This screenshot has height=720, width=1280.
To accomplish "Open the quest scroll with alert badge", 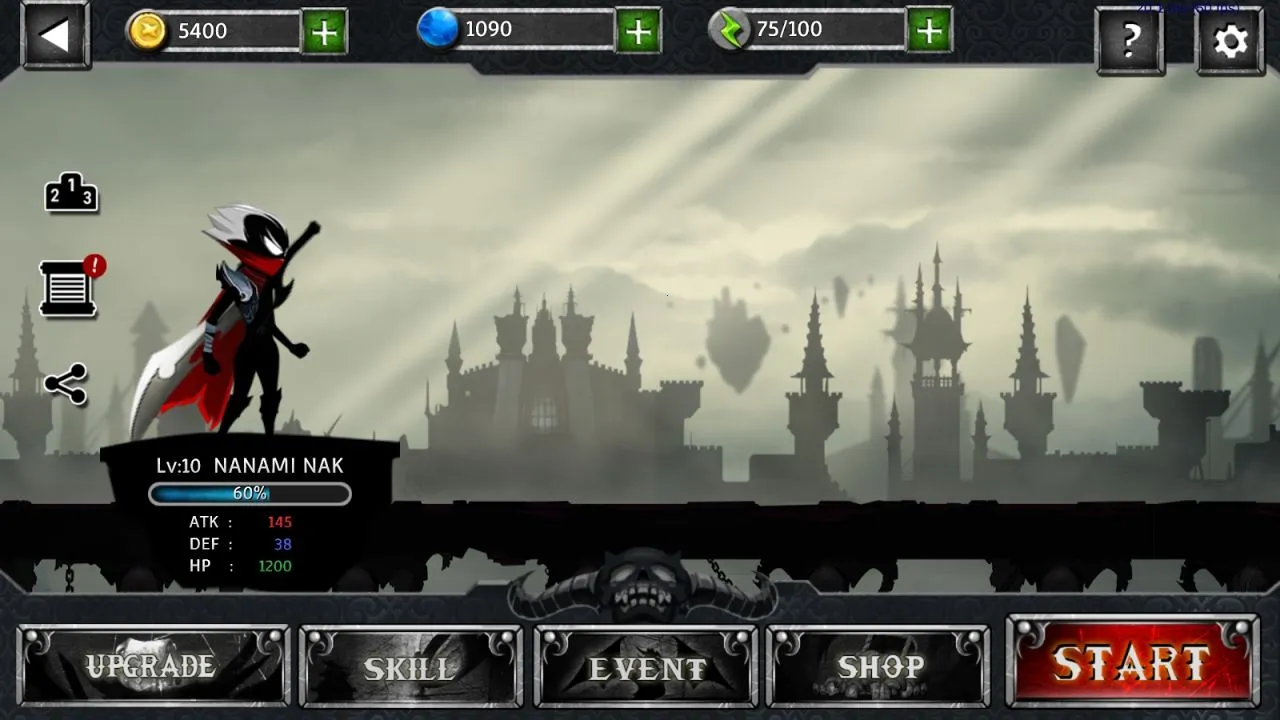I will 69,289.
